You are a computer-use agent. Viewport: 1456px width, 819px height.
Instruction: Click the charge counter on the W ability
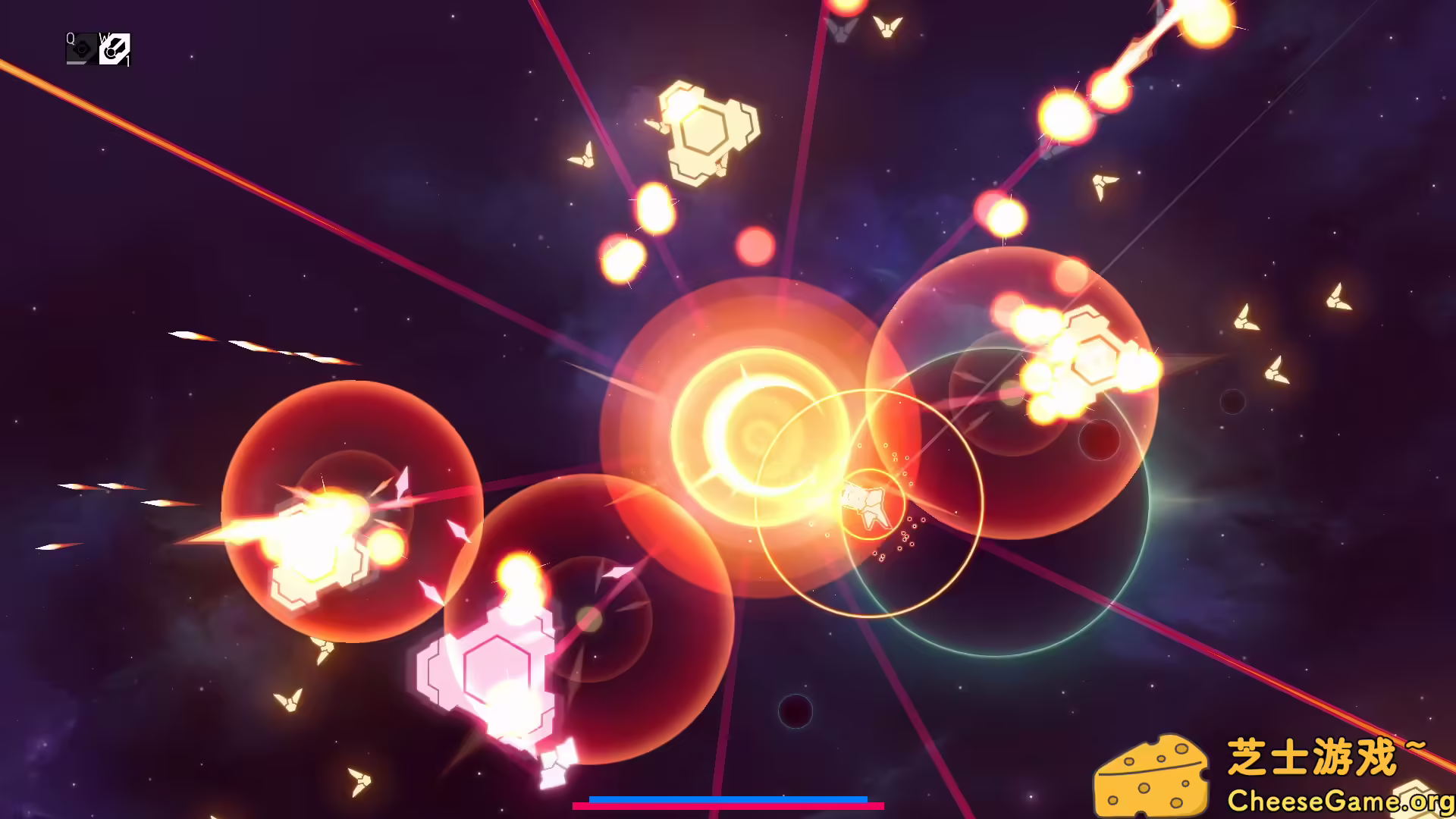point(129,61)
